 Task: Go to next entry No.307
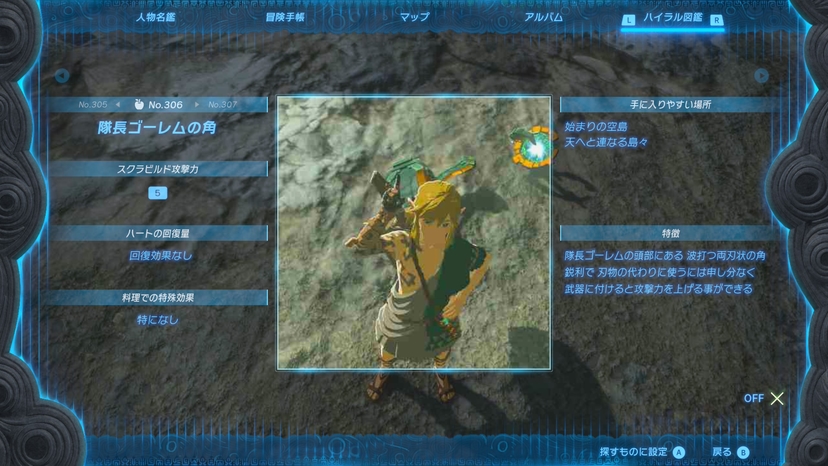click(222, 104)
